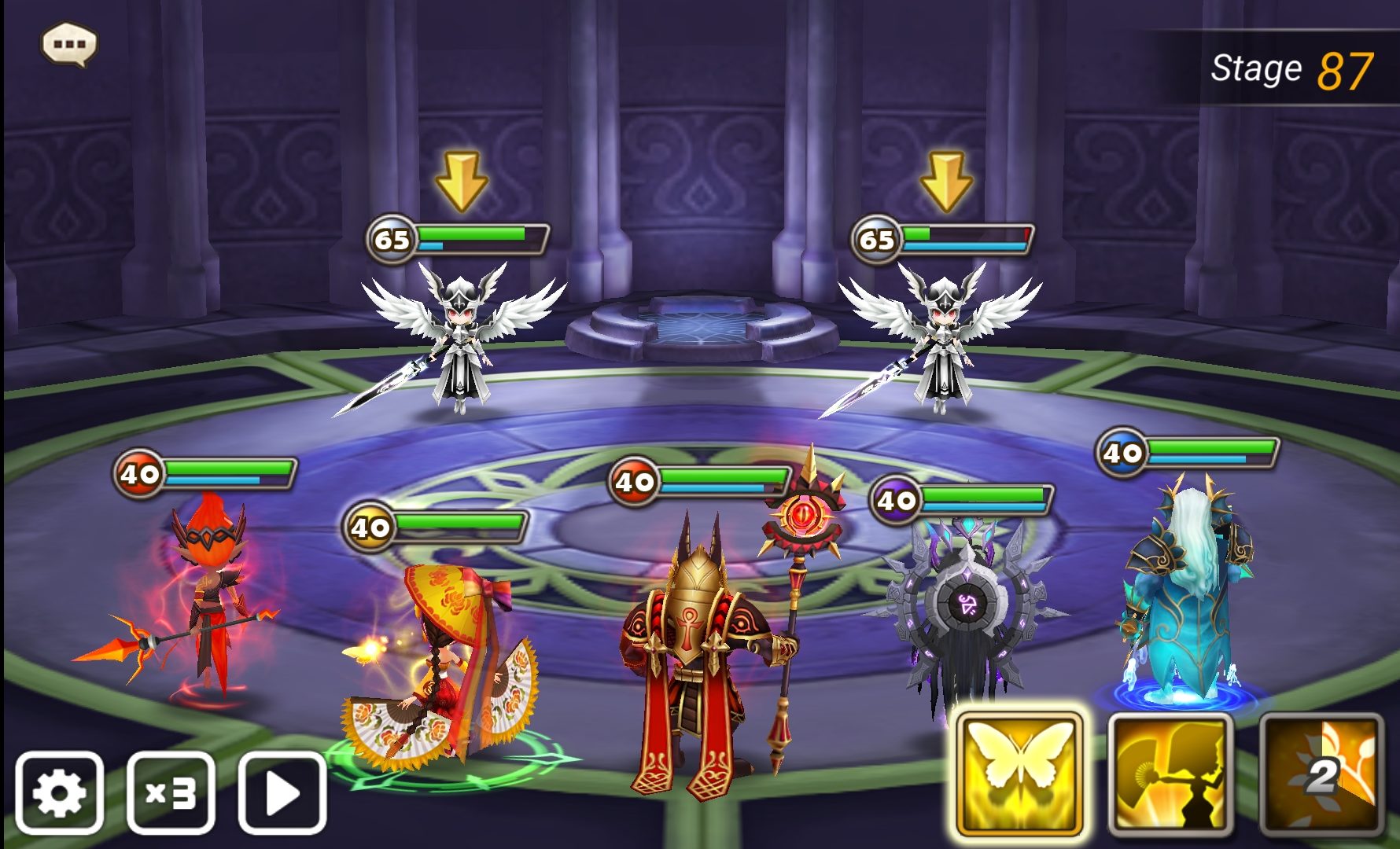1400x849 pixels.
Task: Open the gear settings menu
Action: tap(60, 792)
